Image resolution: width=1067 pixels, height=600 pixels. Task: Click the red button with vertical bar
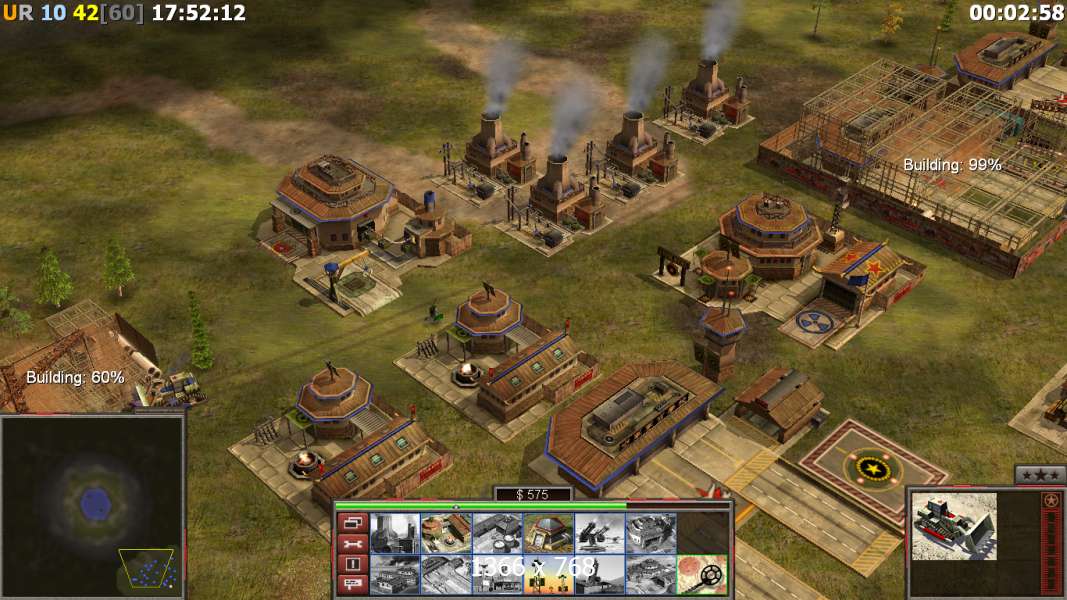[352, 564]
